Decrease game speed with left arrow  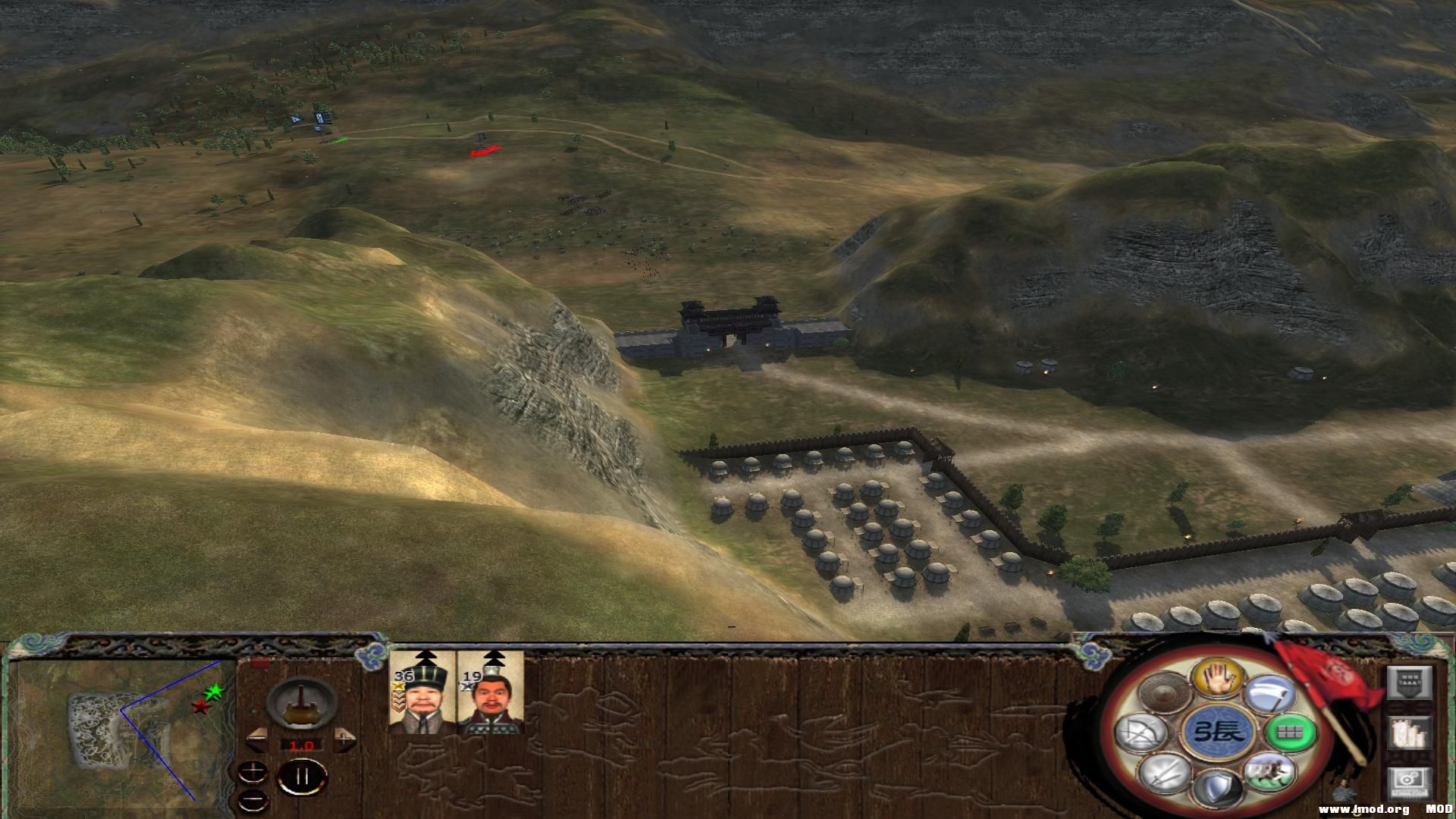pos(256,738)
